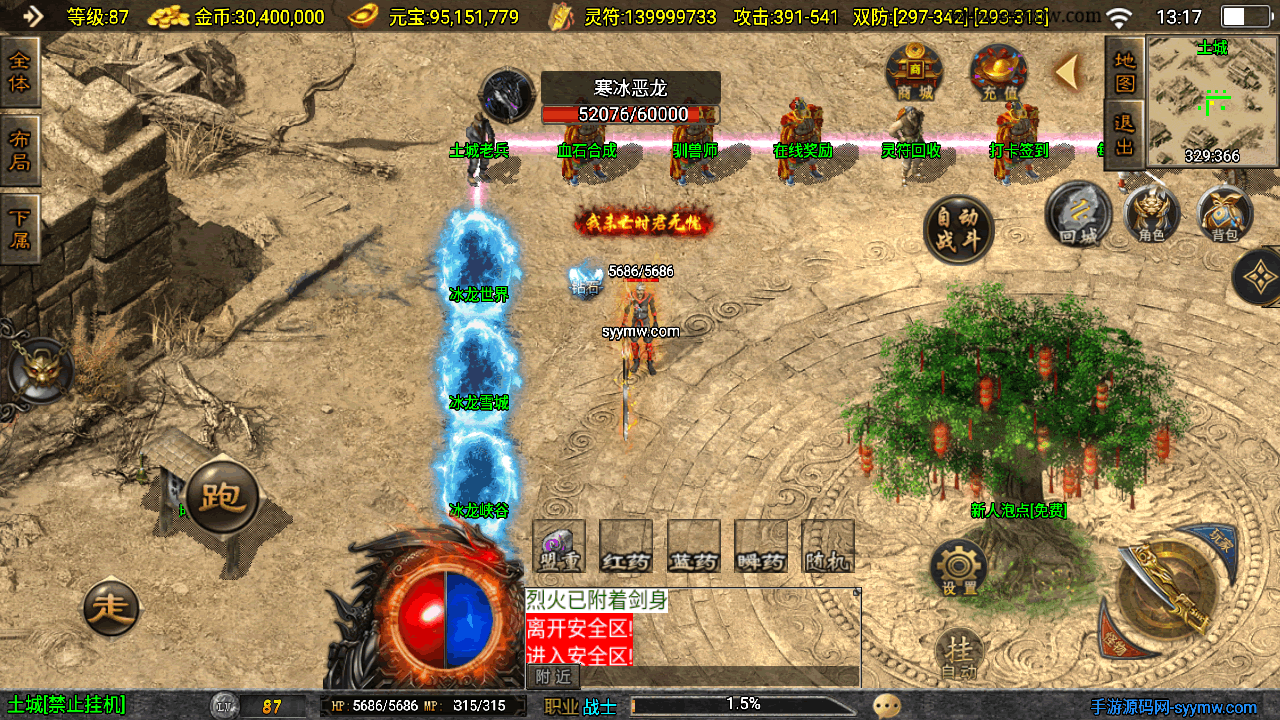
Task: Collapse the top icon row with the arrow
Action: coord(1069,72)
